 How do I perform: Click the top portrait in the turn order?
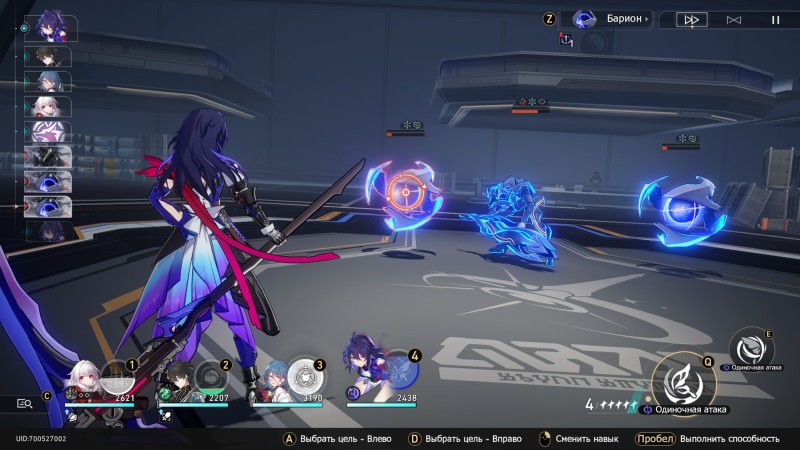click(49, 28)
